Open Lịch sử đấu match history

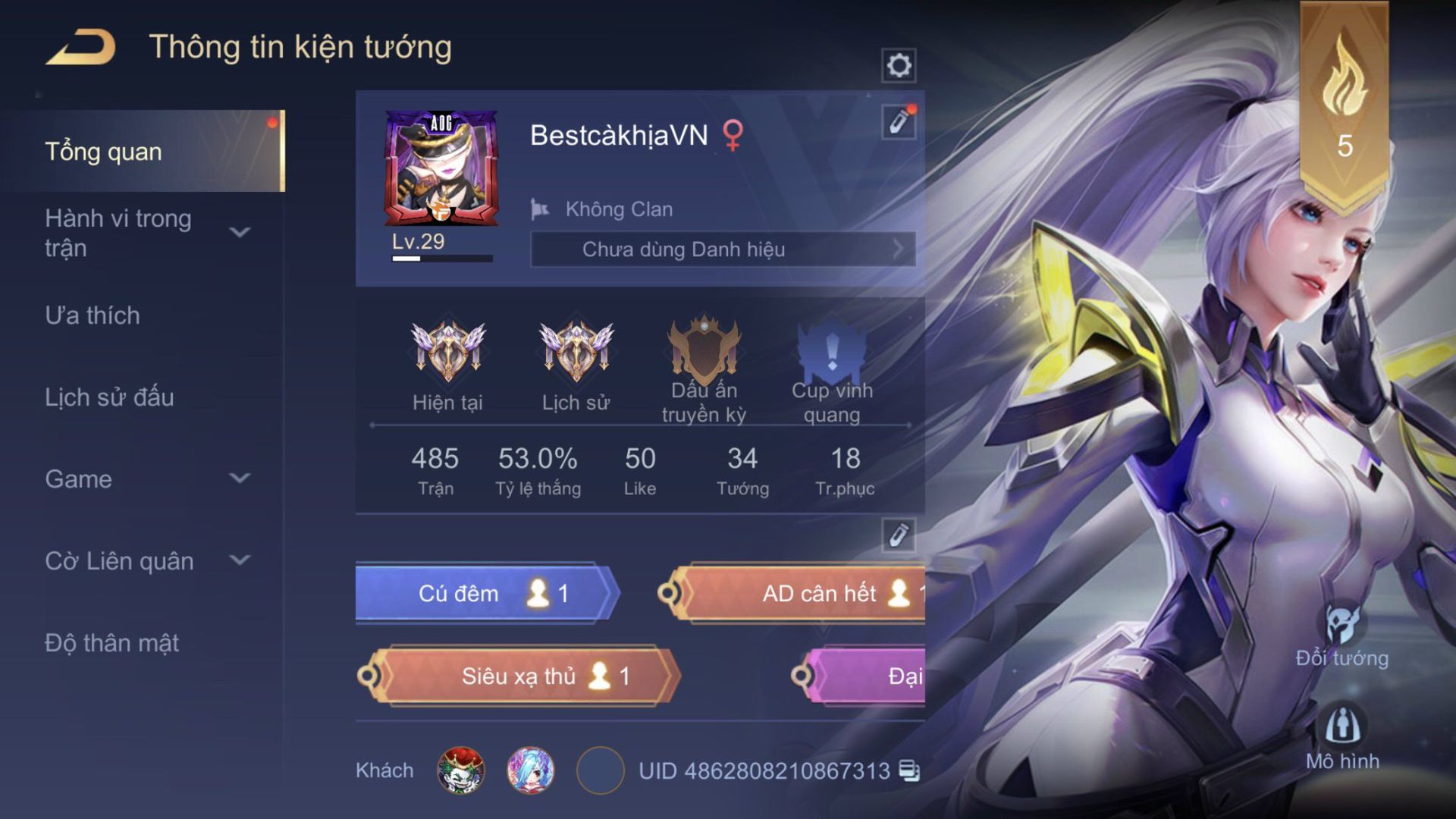pos(109,397)
